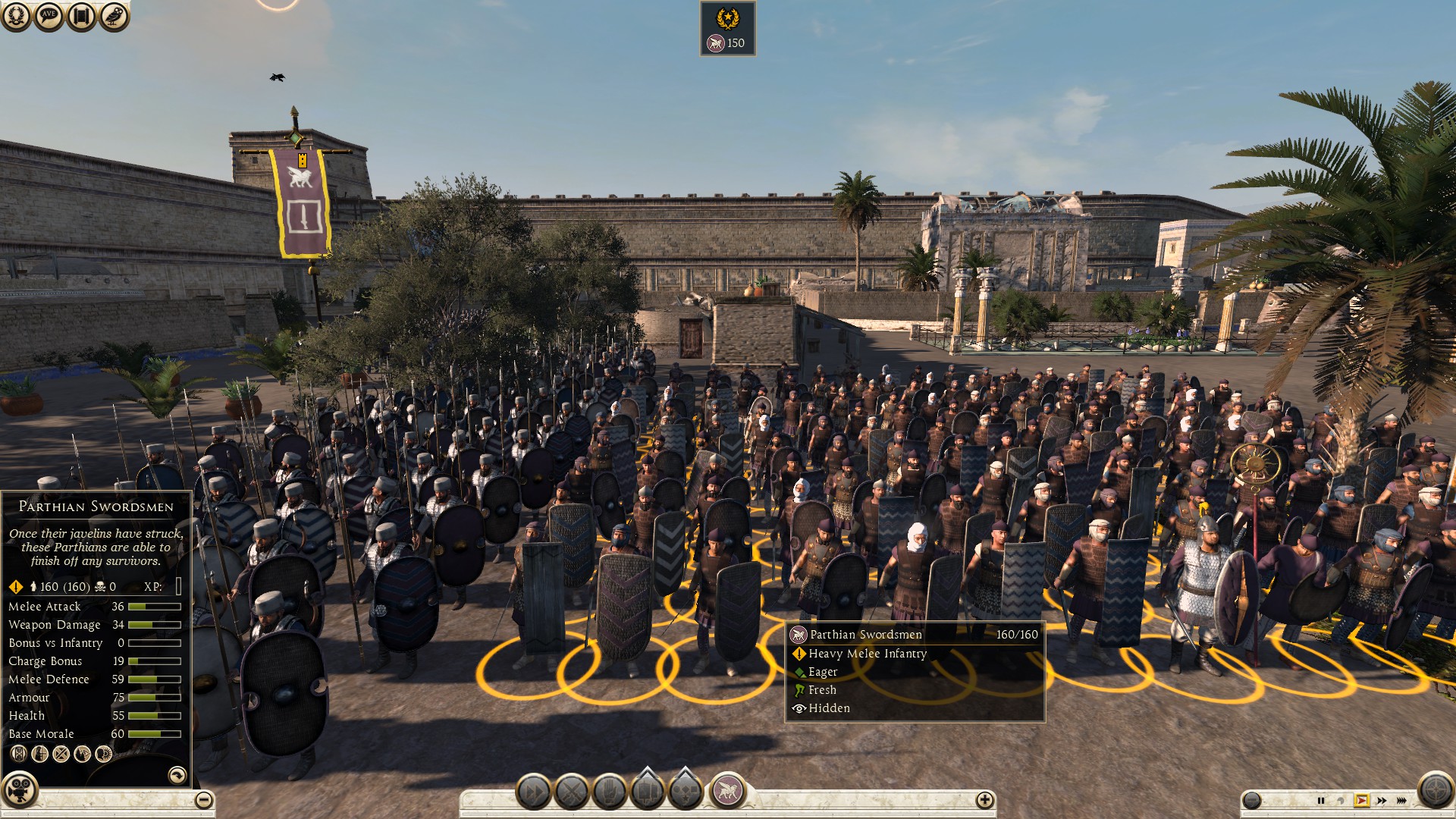This screenshot has width=1456, height=819.
Task: Select normal play speed button
Action: [1362, 800]
